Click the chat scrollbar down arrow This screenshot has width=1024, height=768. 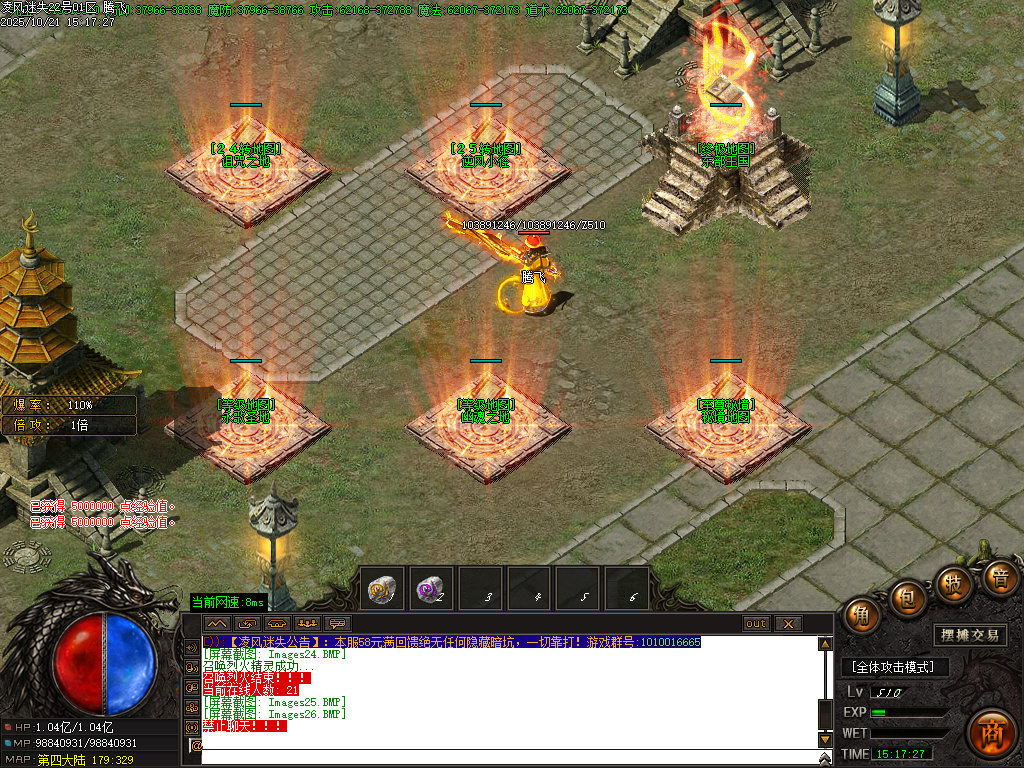[825, 739]
